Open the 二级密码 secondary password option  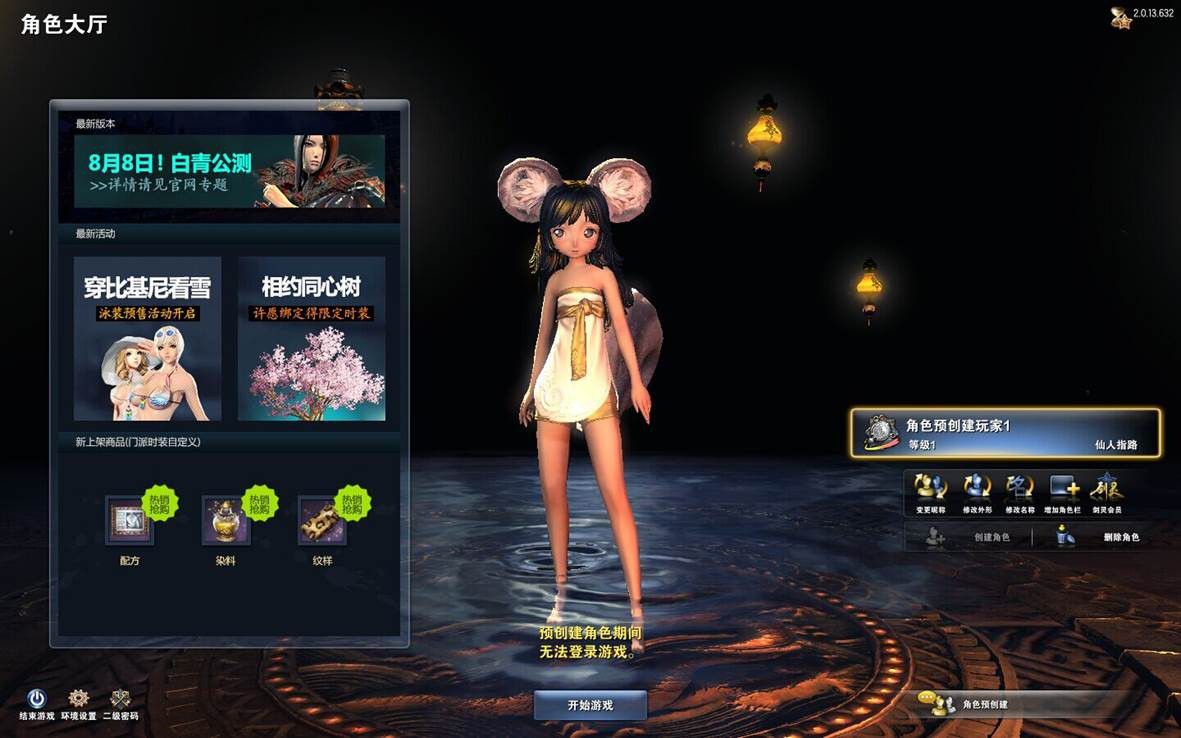(120, 700)
